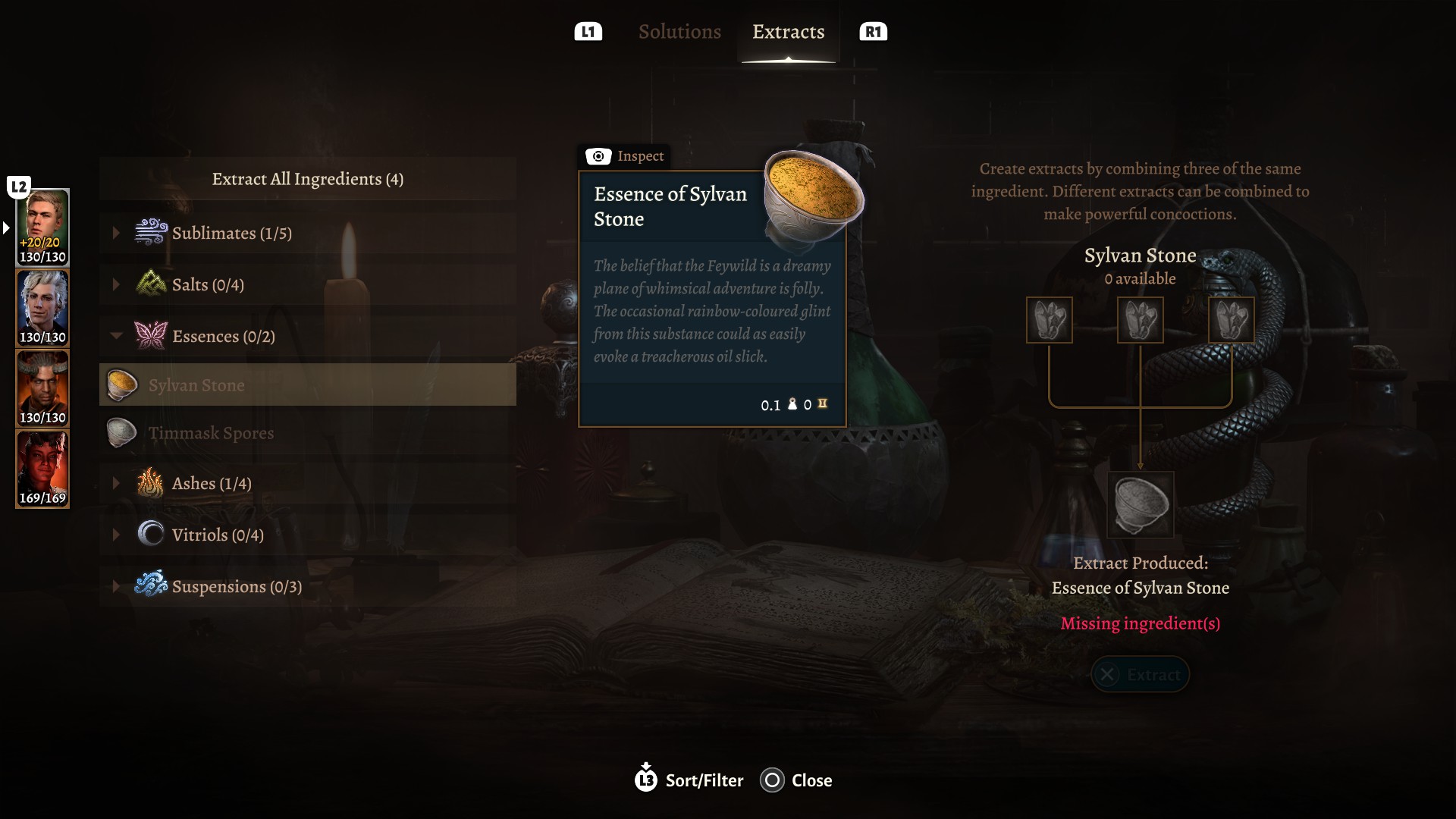Open the Vitriols category

[217, 535]
